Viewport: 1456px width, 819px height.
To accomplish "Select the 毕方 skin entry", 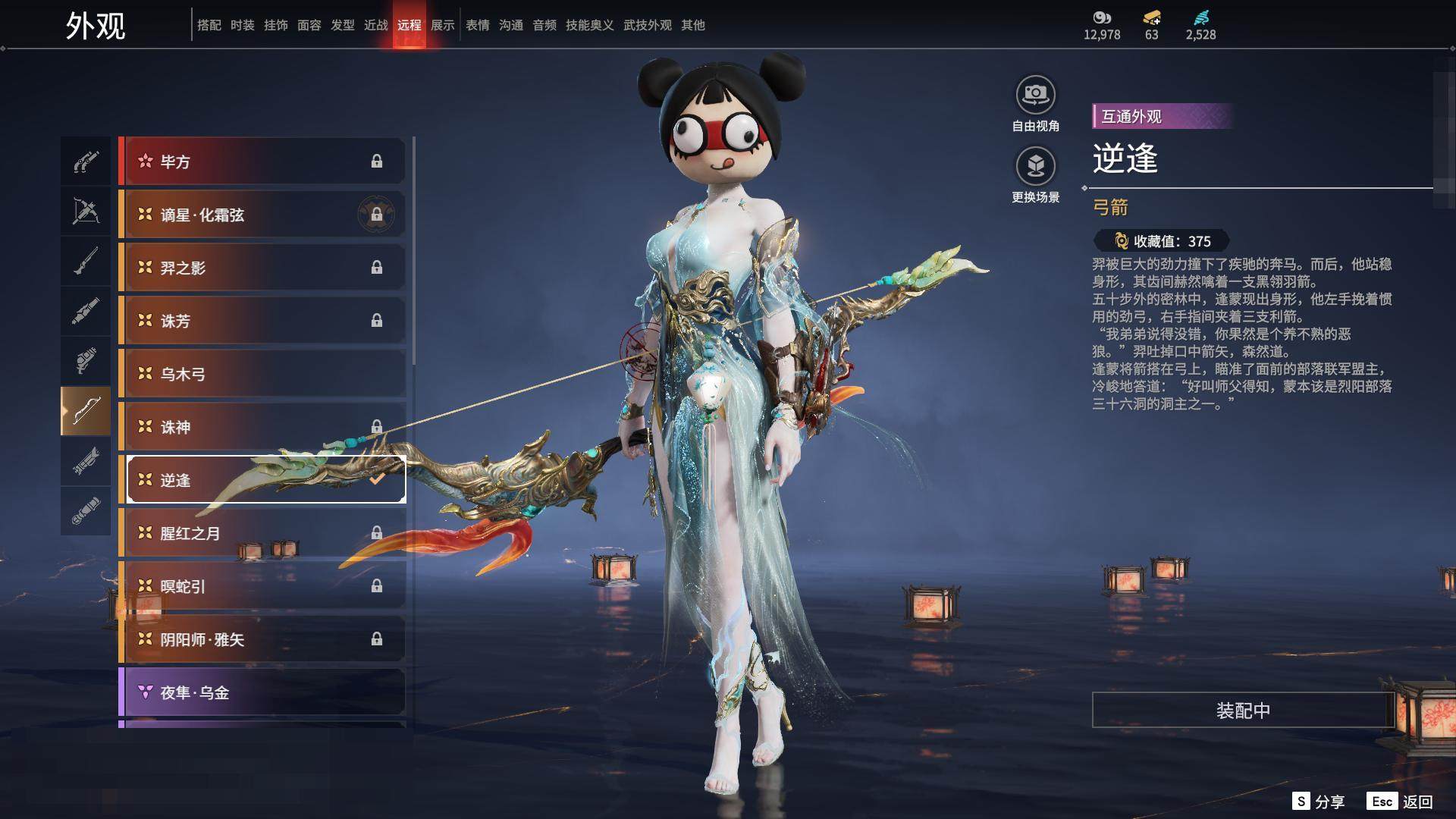I will point(262,162).
